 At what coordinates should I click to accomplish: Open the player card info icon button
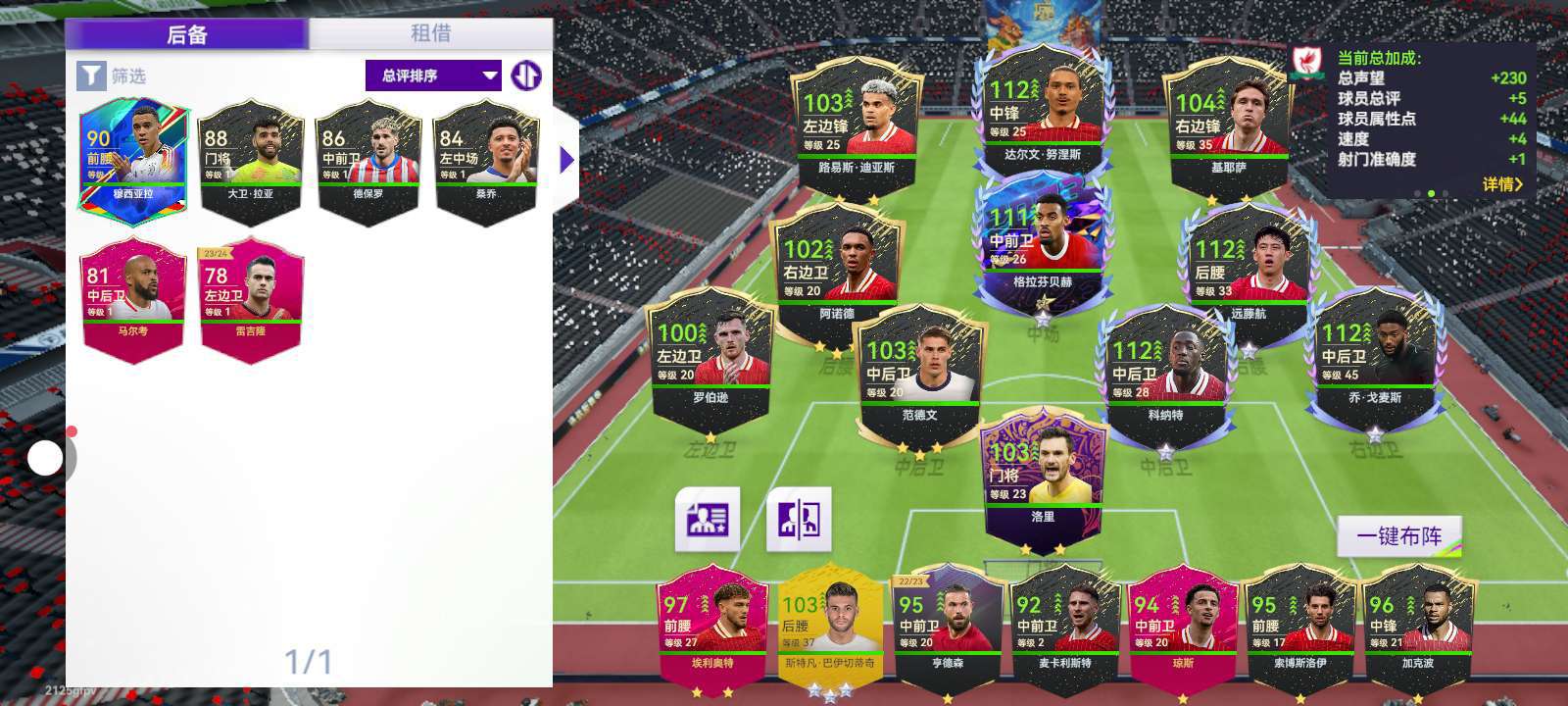click(x=708, y=518)
